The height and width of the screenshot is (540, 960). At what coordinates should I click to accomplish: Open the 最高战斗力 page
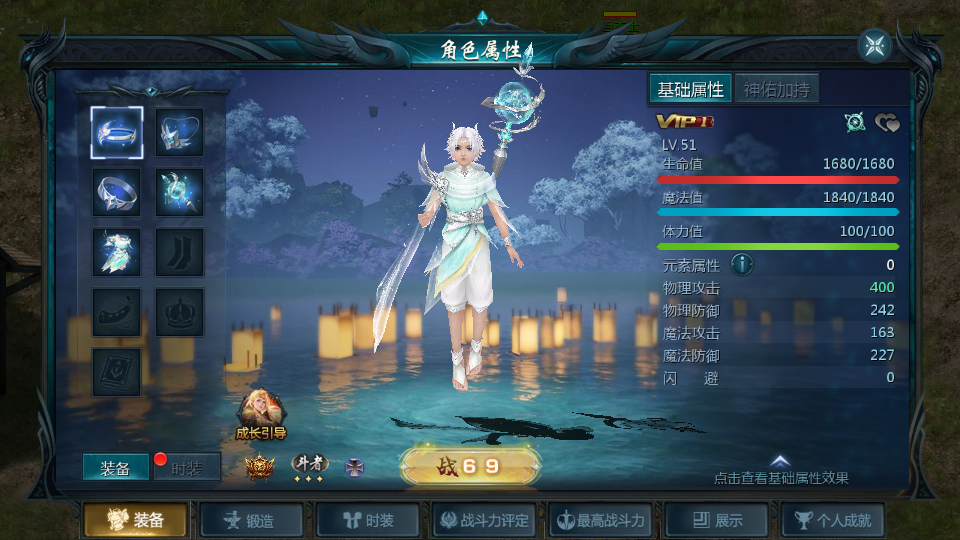click(602, 520)
